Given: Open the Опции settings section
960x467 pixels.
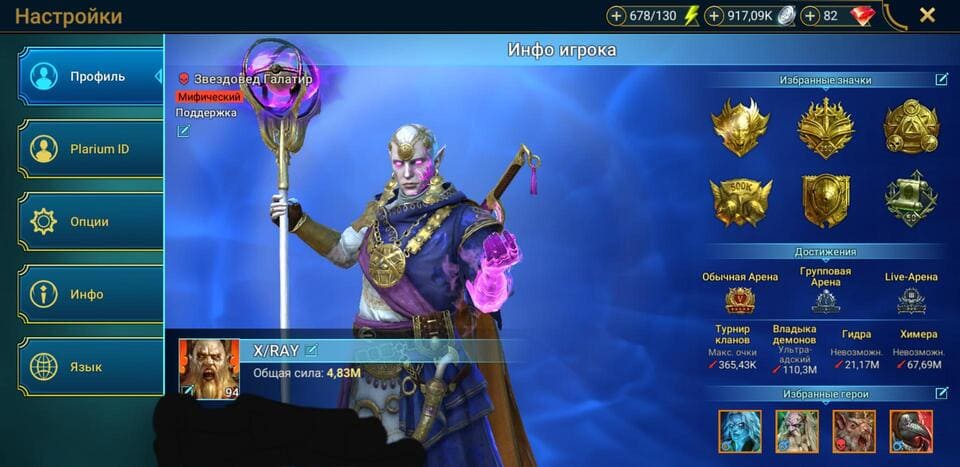Looking at the screenshot, I should click(x=90, y=222).
